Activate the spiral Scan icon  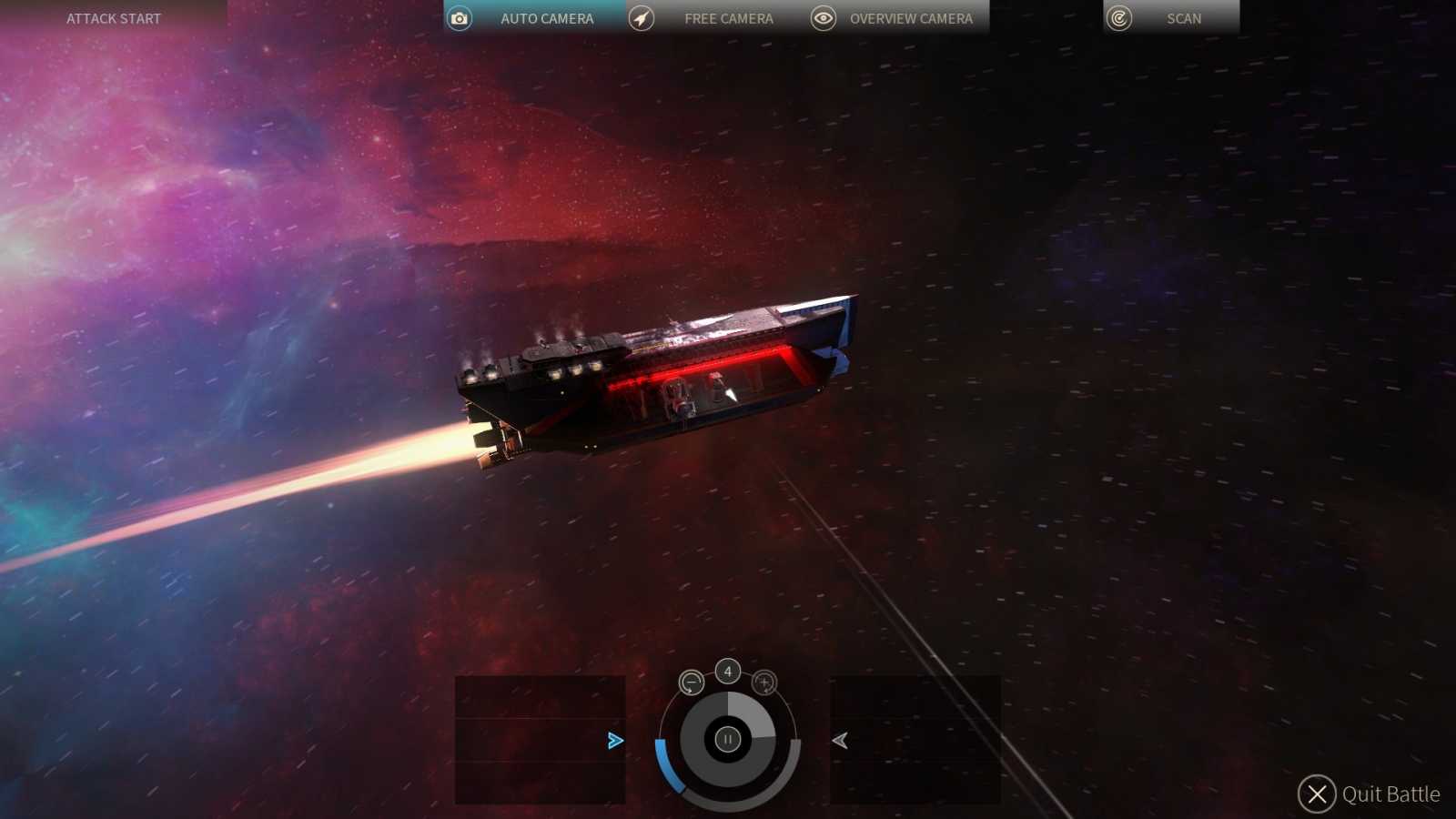(1117, 17)
